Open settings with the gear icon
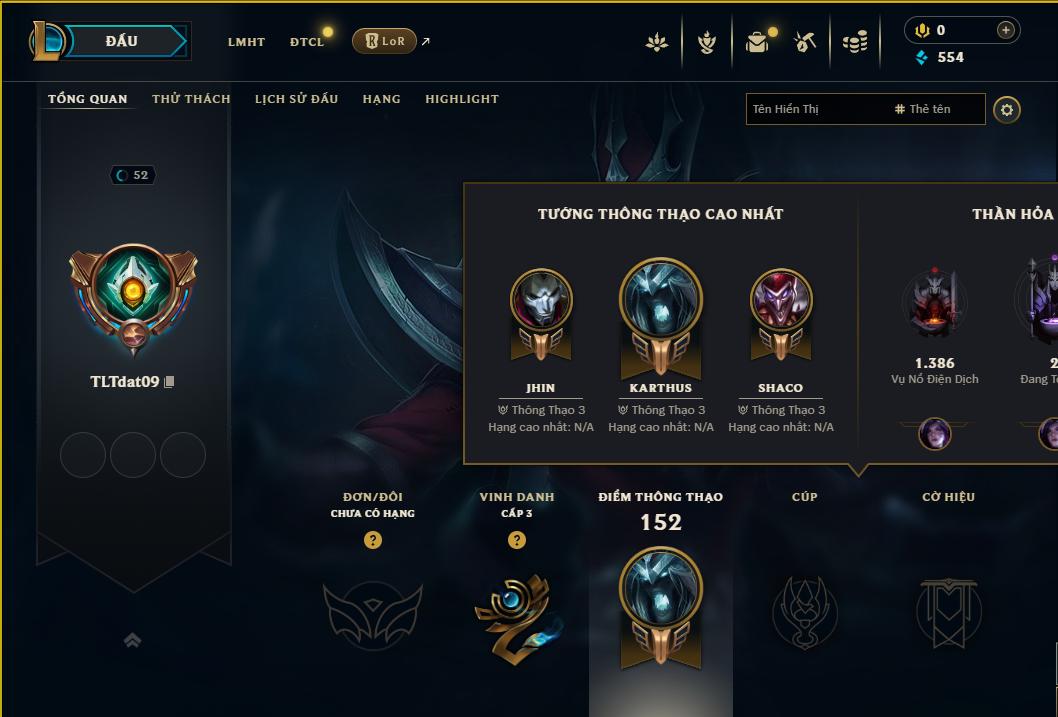Image resolution: width=1058 pixels, height=717 pixels. pyautogui.click(x=1007, y=109)
